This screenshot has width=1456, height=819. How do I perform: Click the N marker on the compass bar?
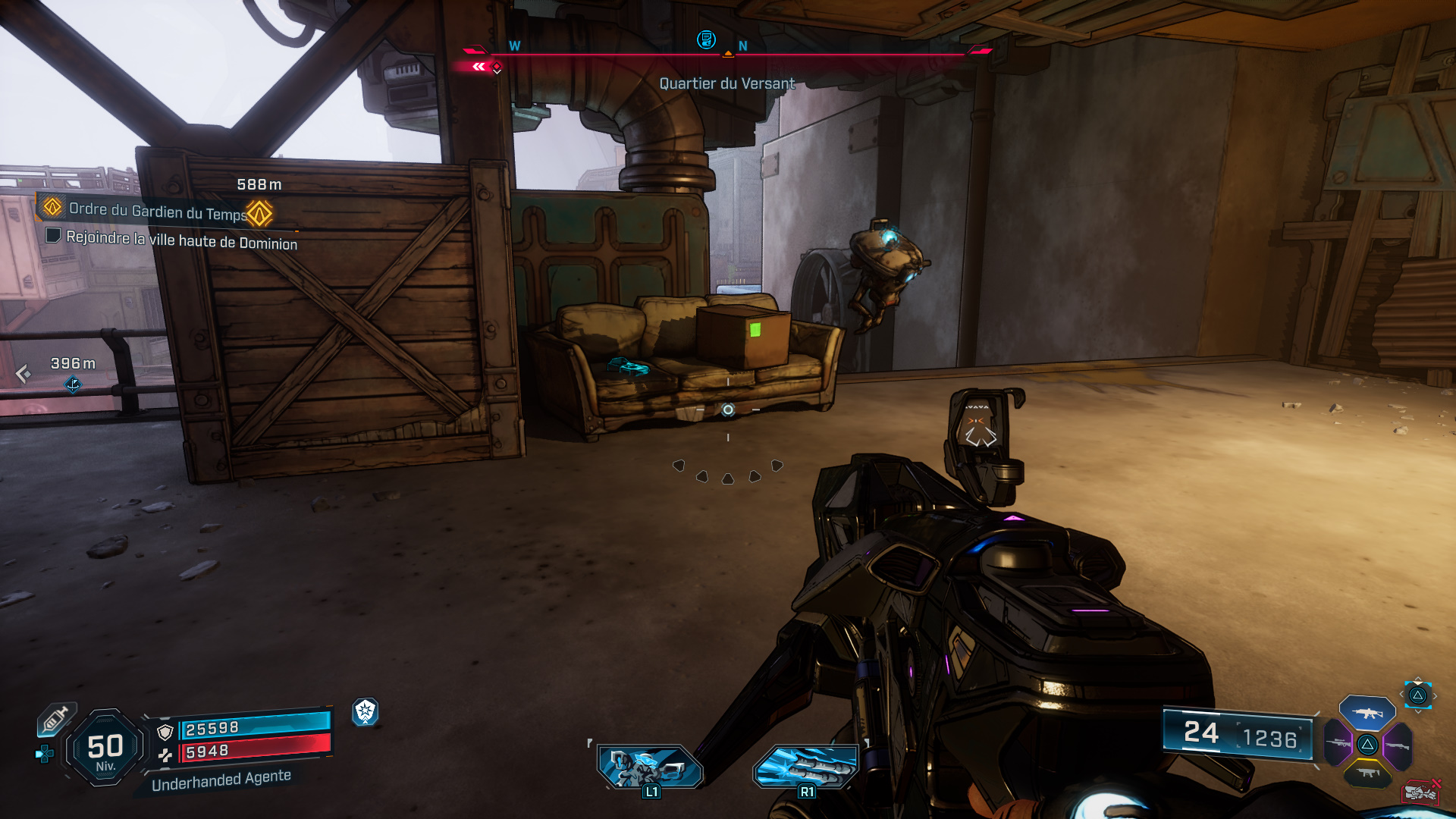[742, 45]
